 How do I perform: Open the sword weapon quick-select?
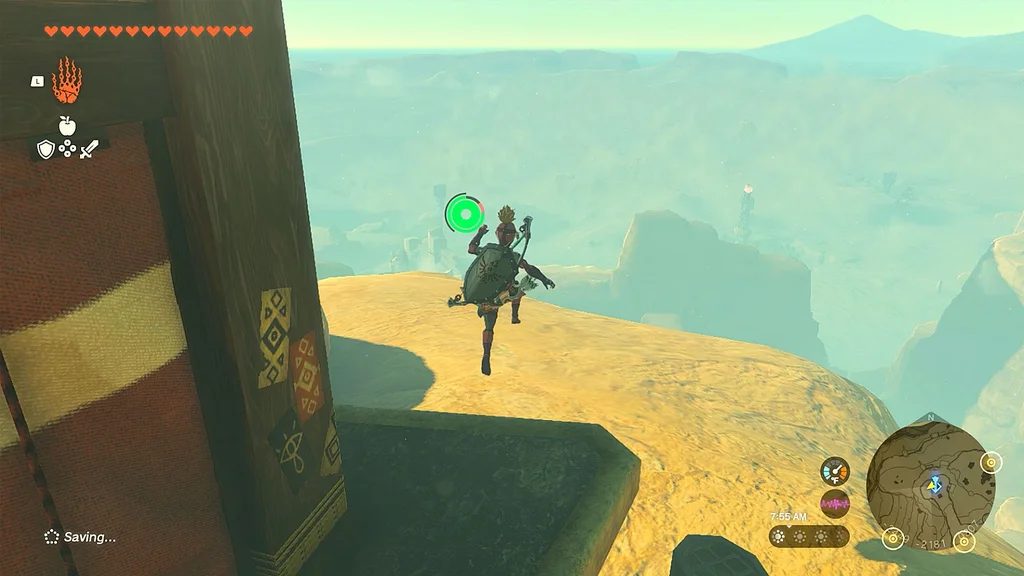(89, 149)
